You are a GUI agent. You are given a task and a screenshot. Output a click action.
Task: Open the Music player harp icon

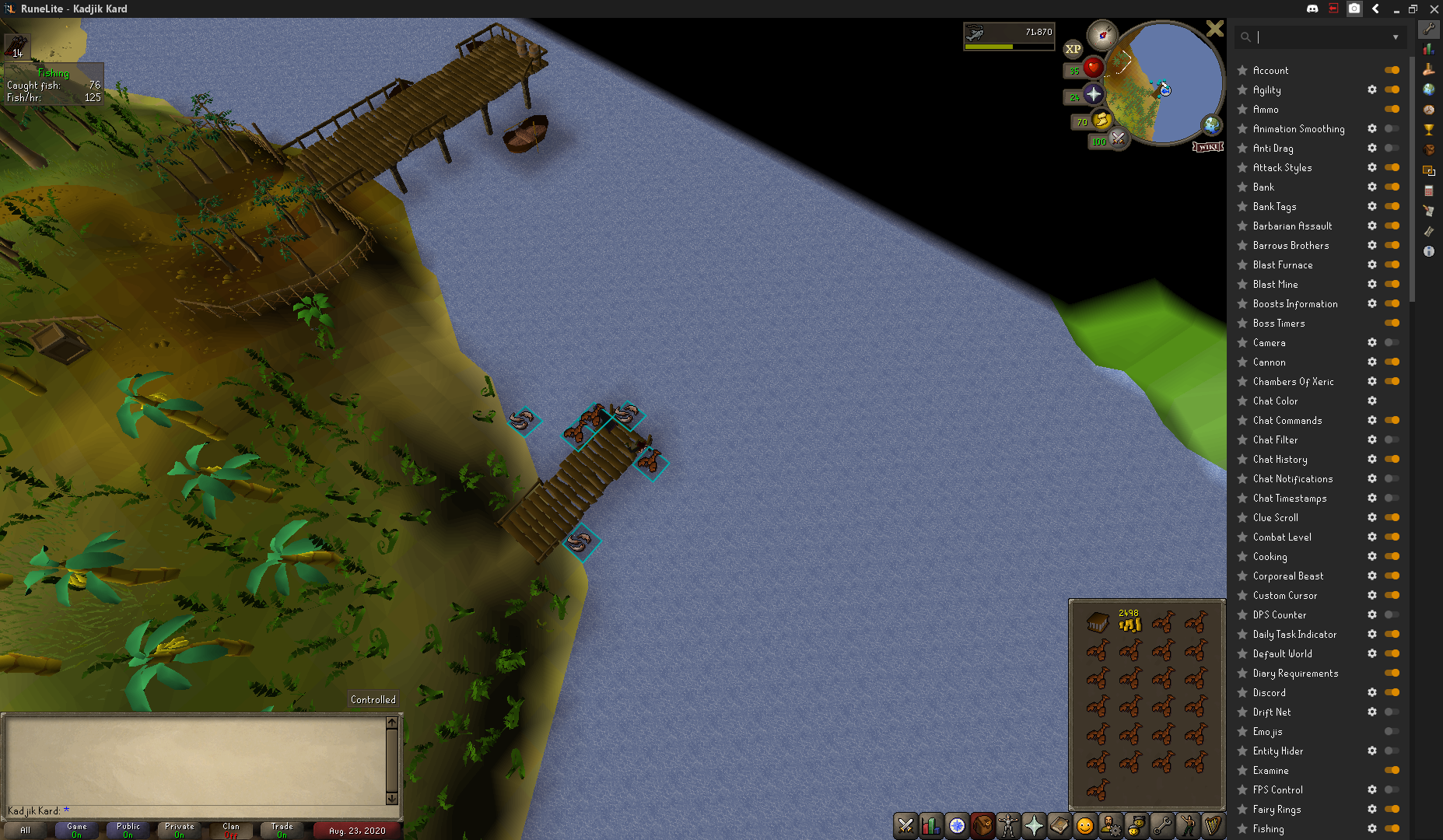[1214, 826]
